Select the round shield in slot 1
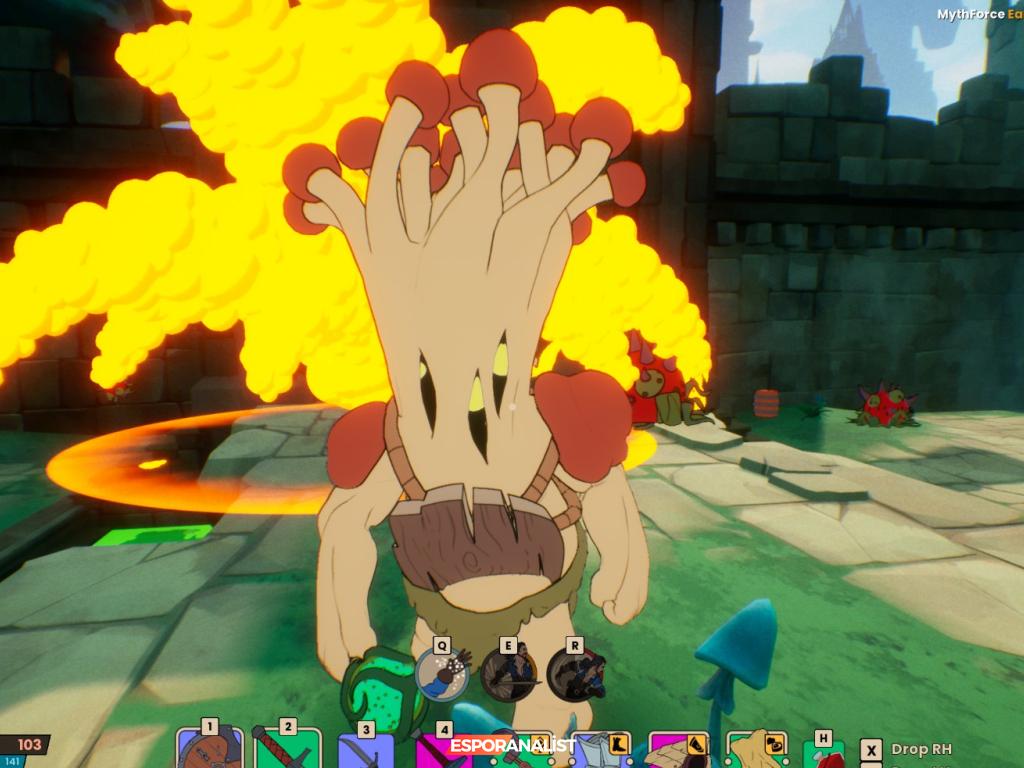This screenshot has width=1024, height=768. coord(209,750)
